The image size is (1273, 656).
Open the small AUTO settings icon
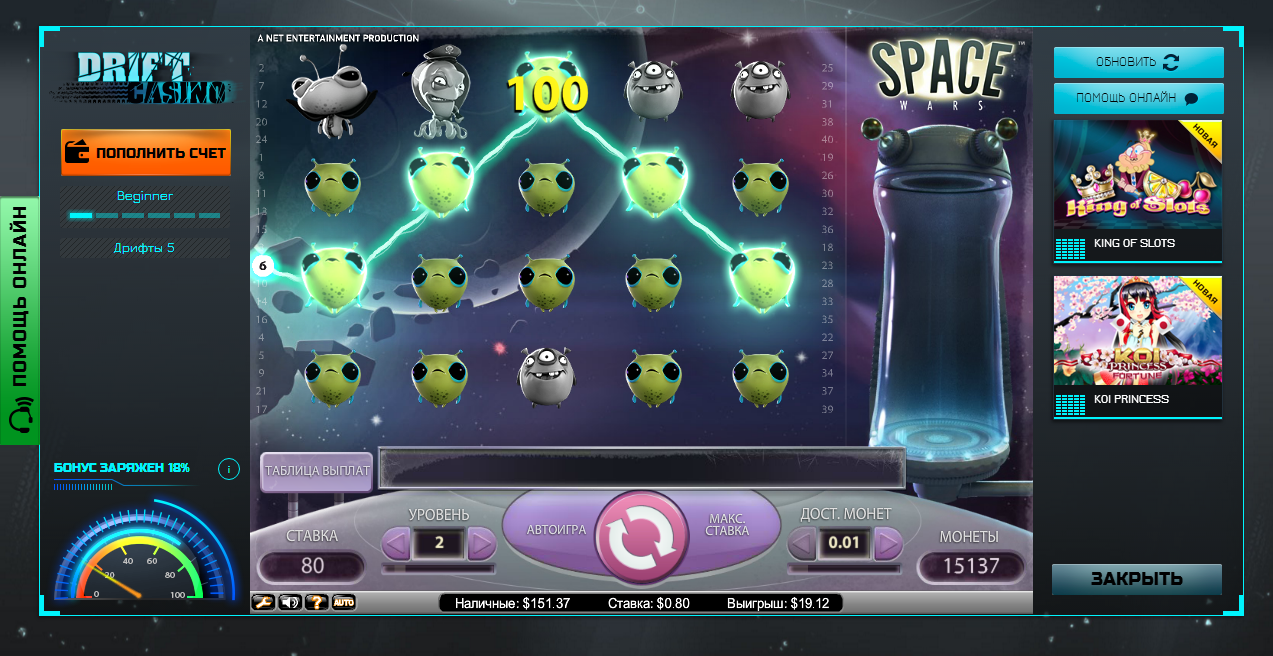coord(344,602)
